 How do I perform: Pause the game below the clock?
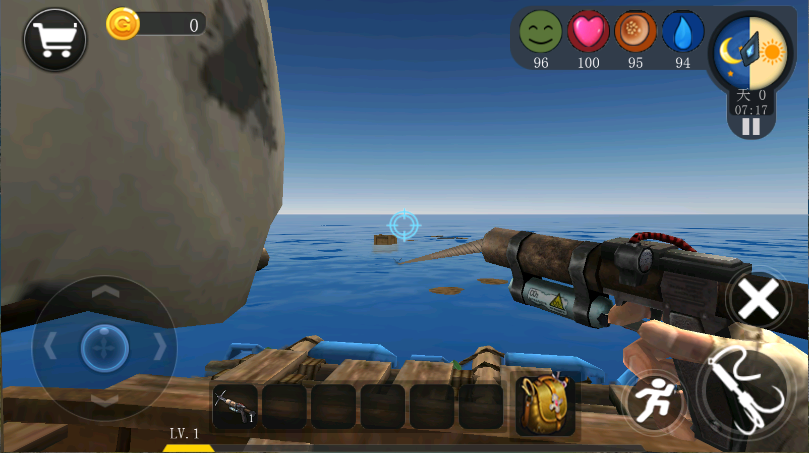(751, 126)
